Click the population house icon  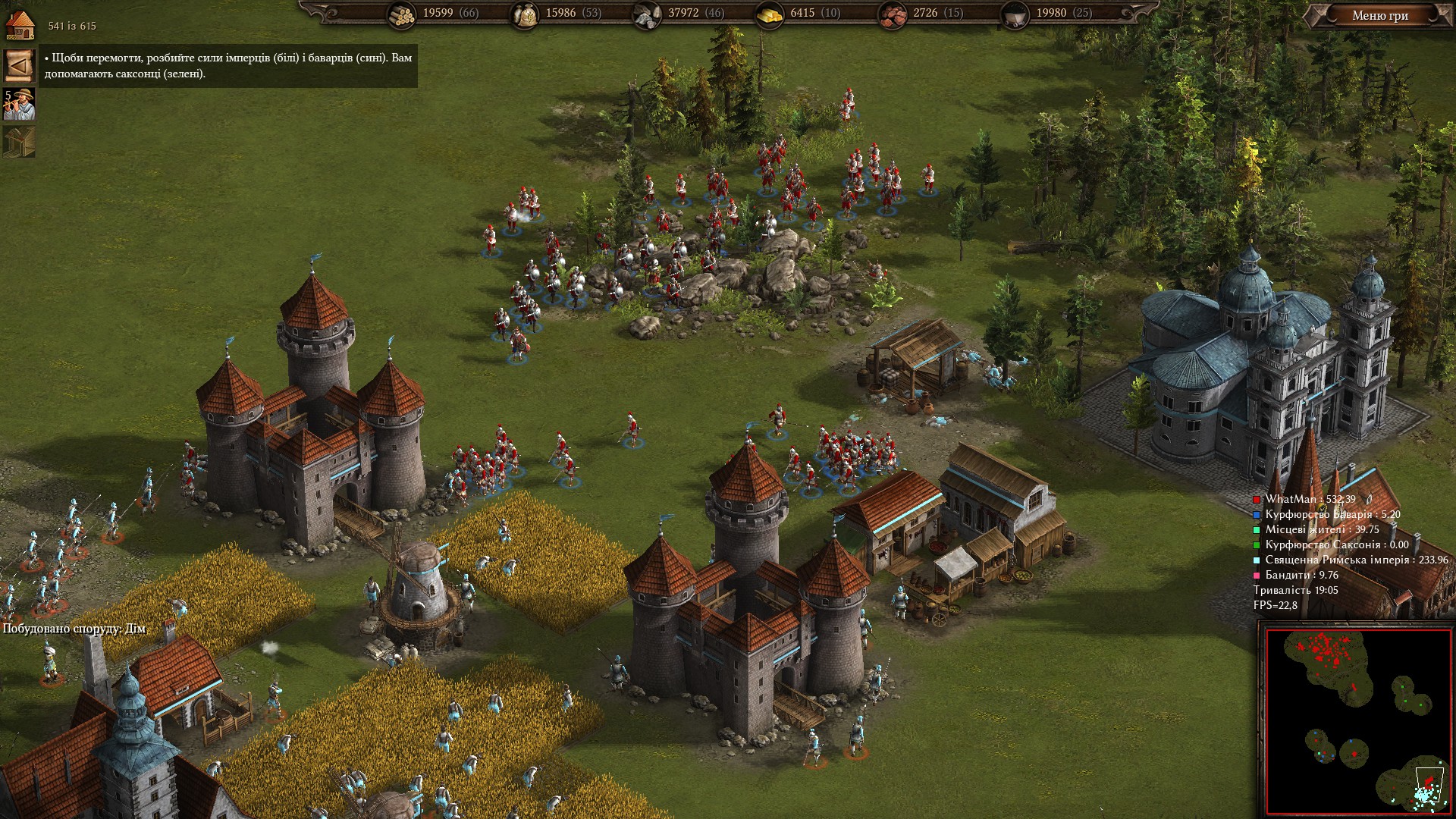pos(20,24)
